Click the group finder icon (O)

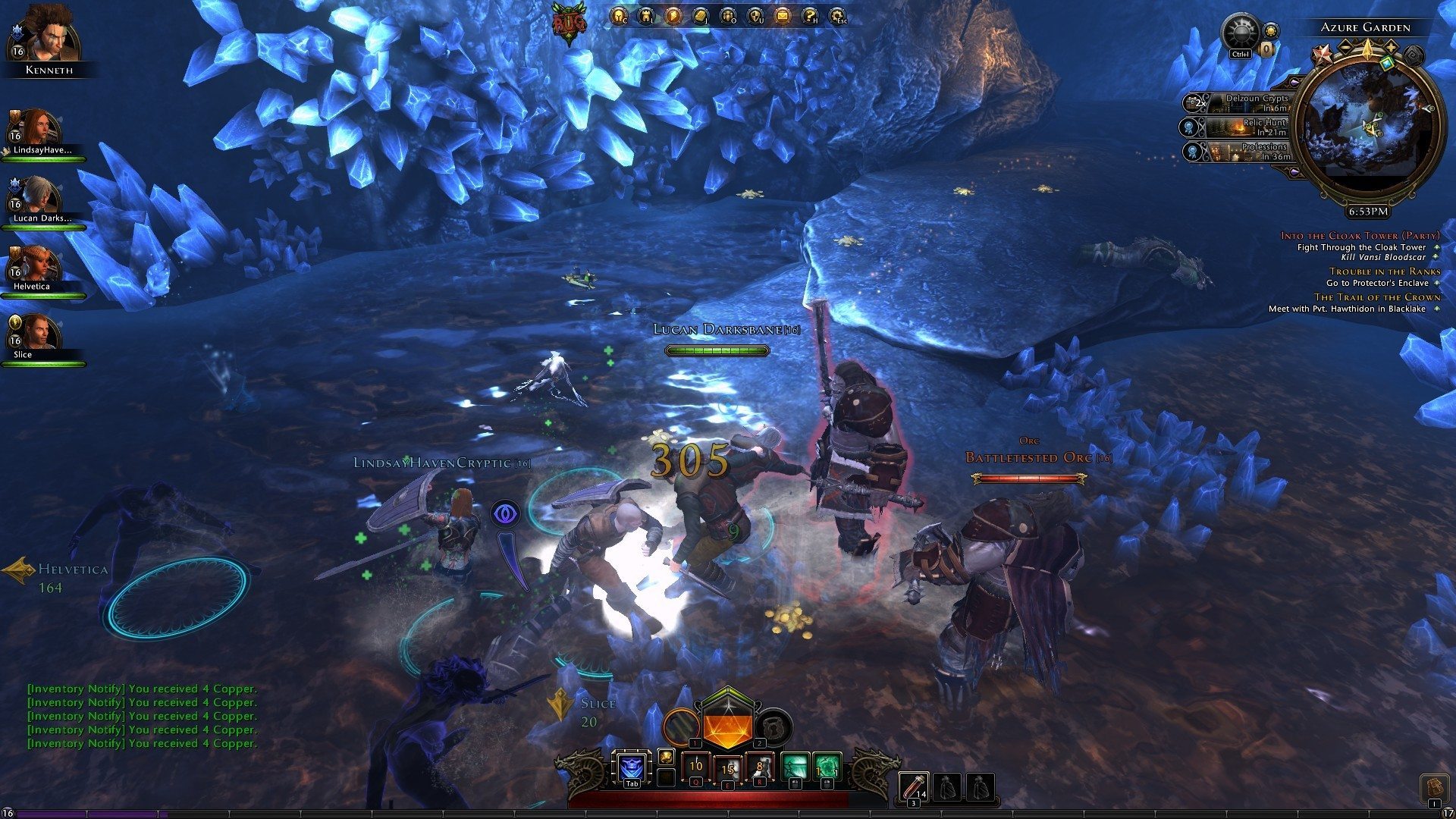coord(727,14)
